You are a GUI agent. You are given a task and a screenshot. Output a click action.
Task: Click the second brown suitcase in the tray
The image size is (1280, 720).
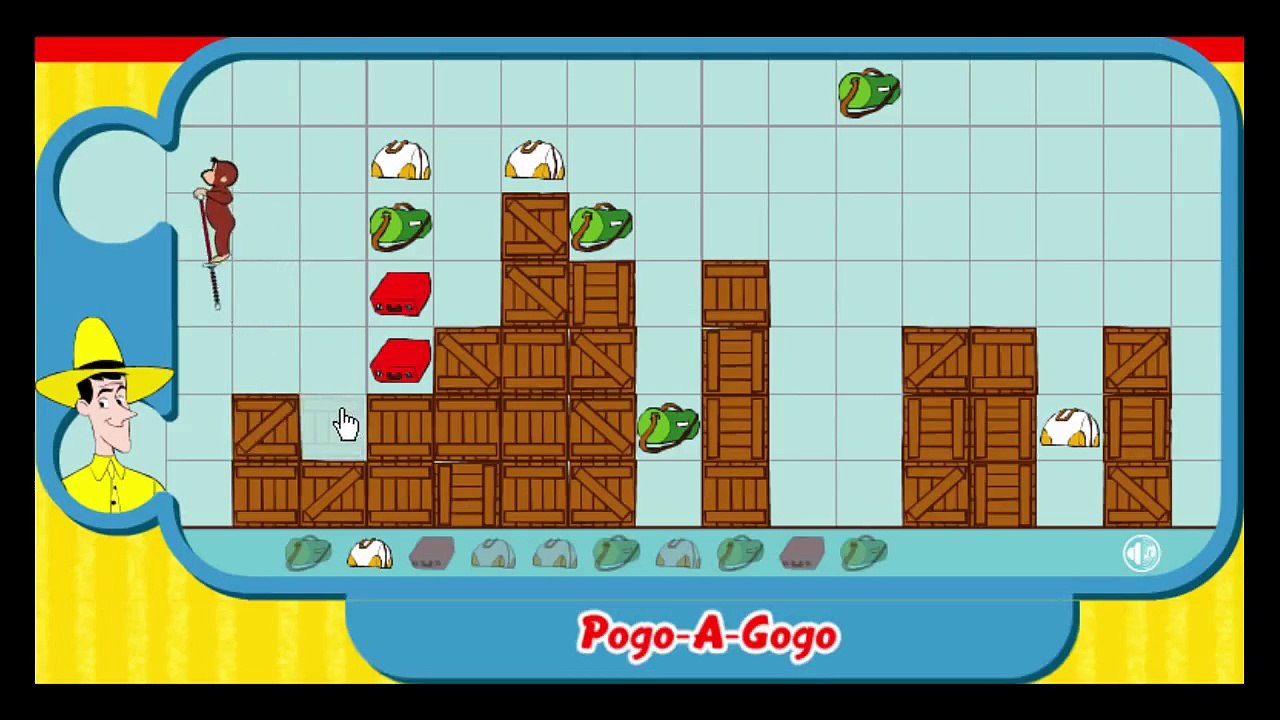pyautogui.click(x=800, y=555)
